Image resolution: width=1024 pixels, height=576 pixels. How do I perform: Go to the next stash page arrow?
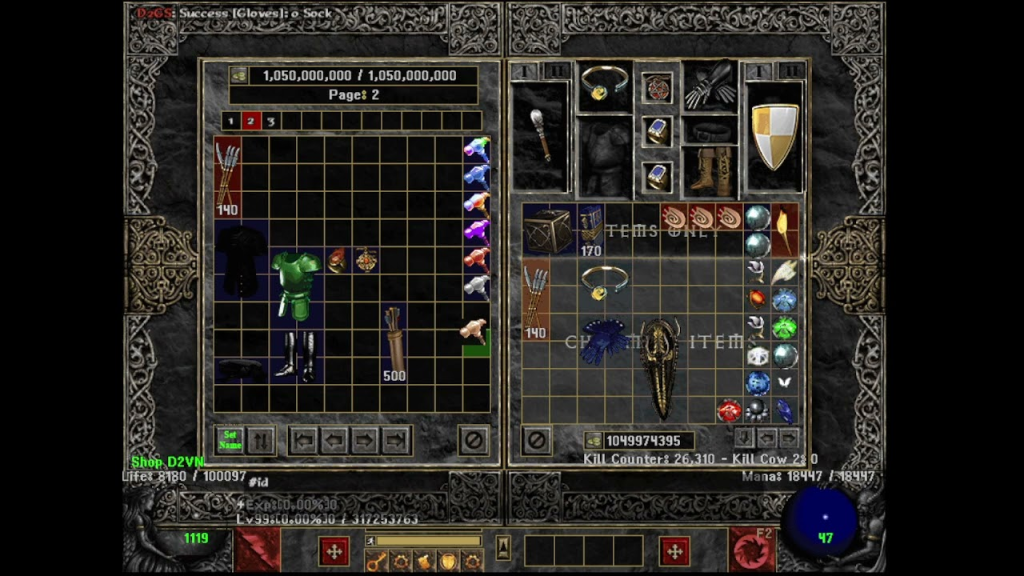pyautogui.click(x=366, y=439)
